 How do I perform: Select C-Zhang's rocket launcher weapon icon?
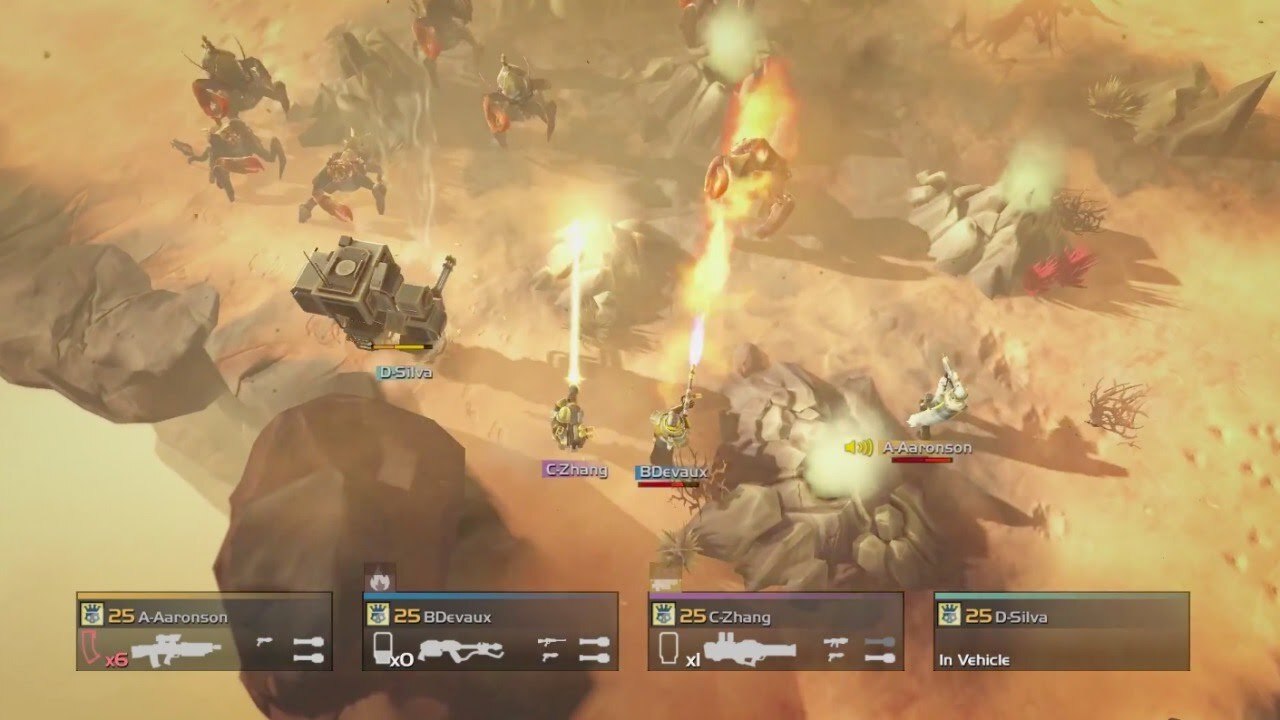click(x=750, y=652)
